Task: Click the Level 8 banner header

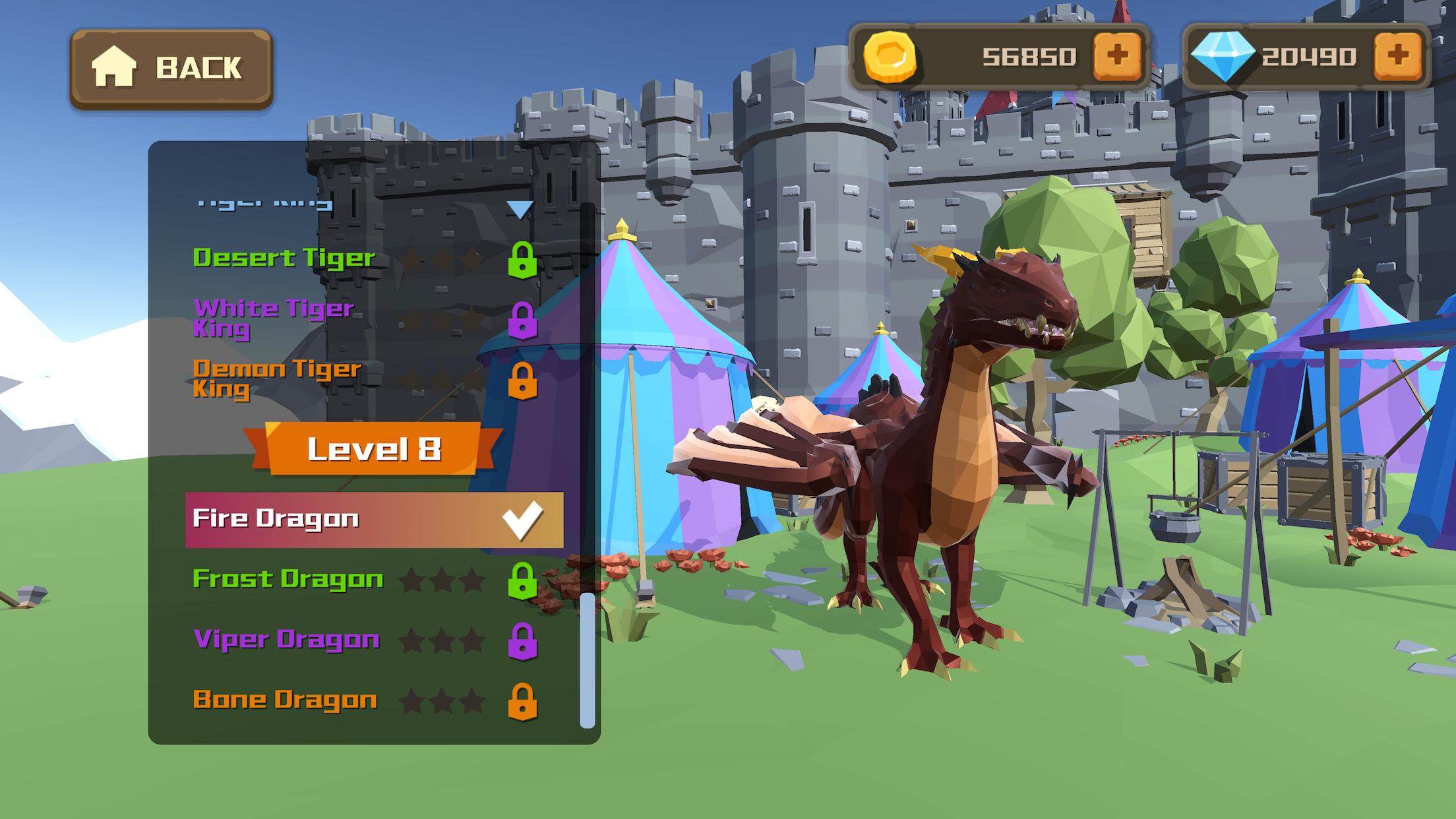Action: pos(373,449)
